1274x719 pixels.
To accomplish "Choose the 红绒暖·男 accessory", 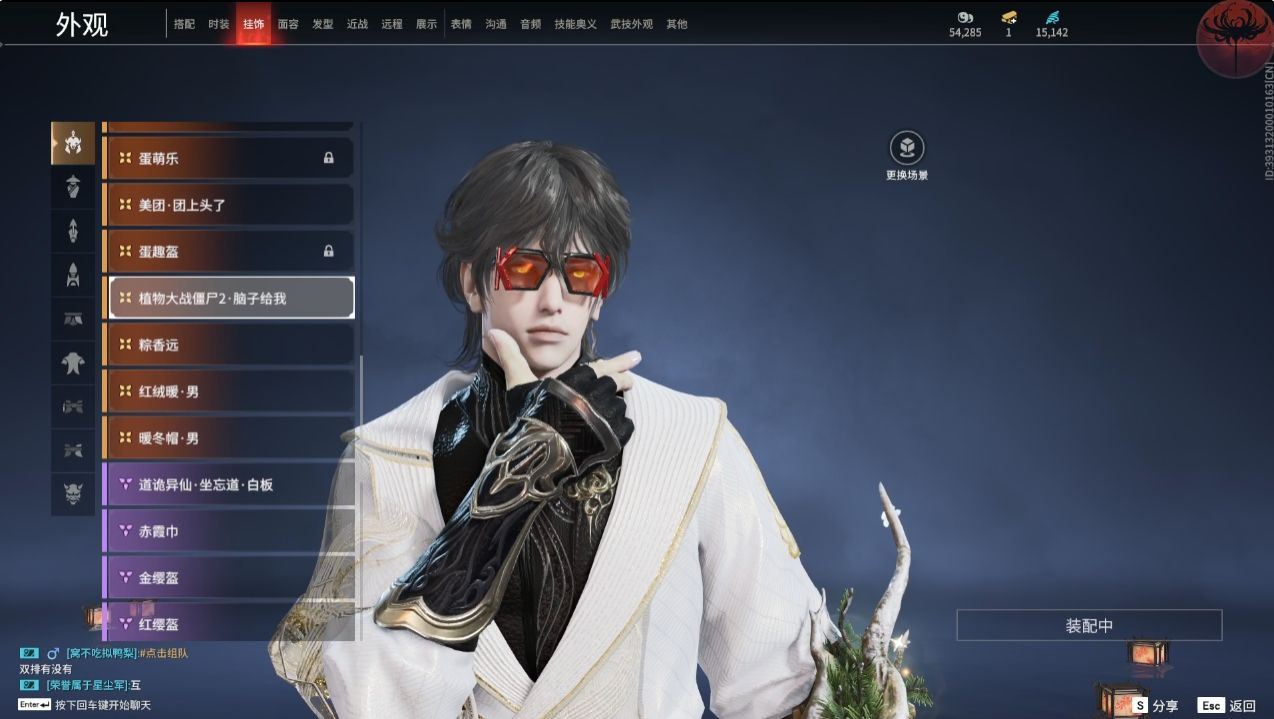I will [229, 391].
